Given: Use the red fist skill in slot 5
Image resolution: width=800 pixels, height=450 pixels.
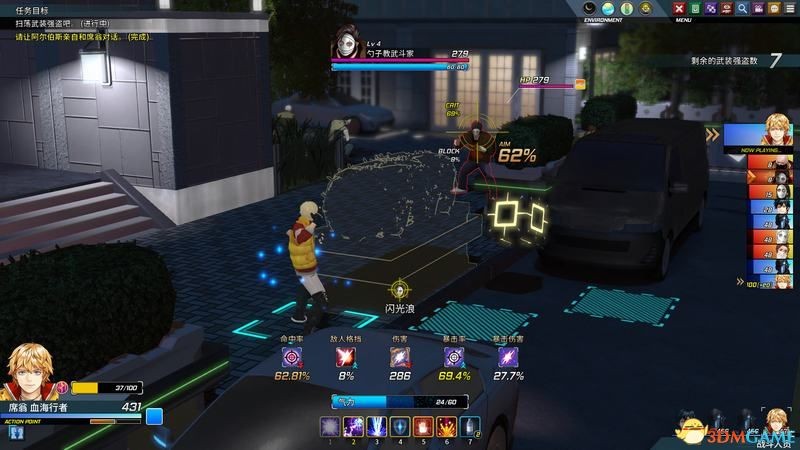Looking at the screenshot, I should coord(423,426).
